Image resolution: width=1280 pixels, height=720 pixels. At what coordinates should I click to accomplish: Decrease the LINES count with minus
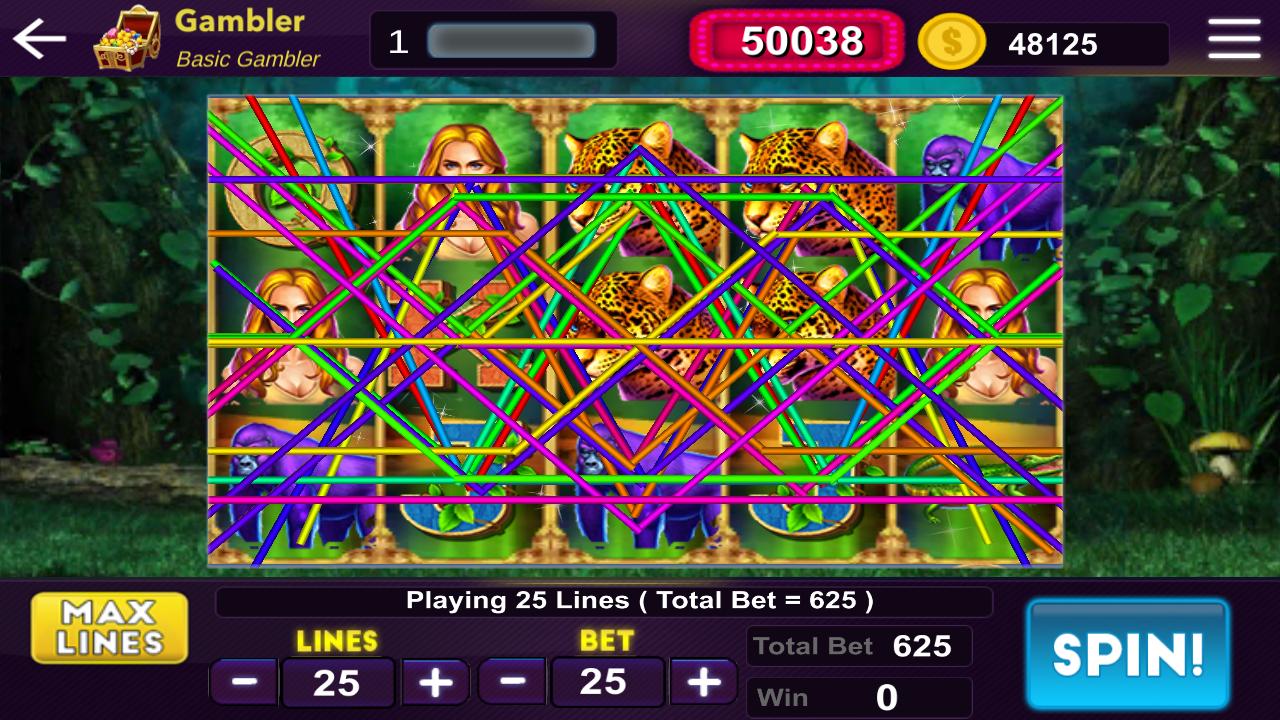[x=242, y=681]
